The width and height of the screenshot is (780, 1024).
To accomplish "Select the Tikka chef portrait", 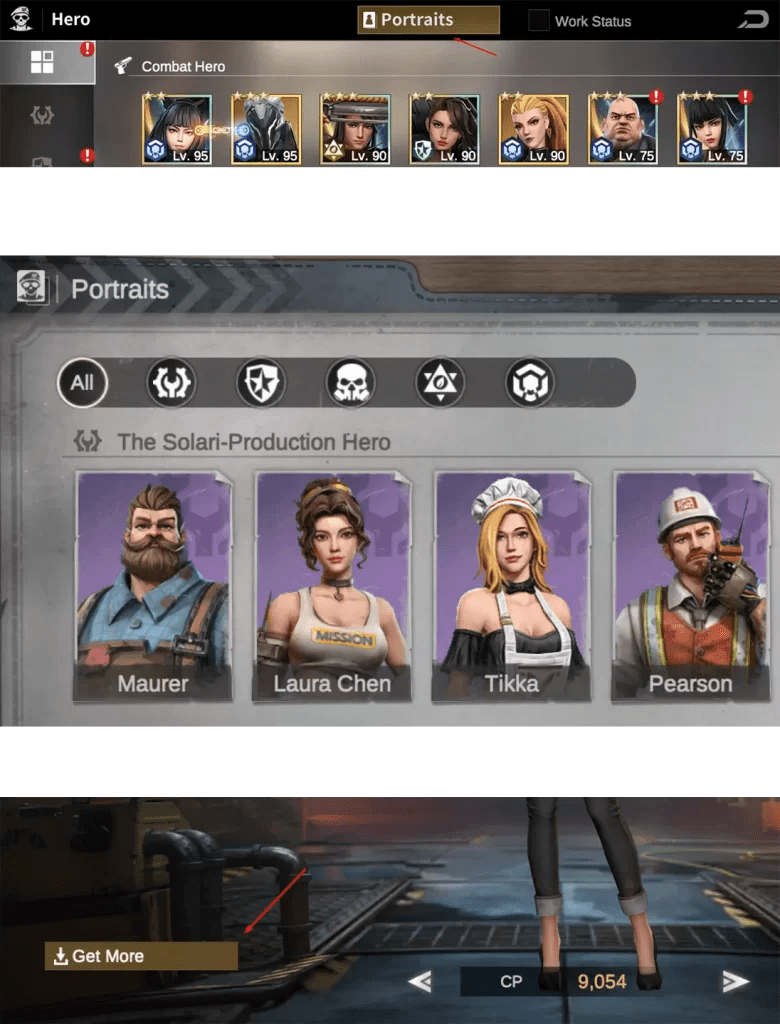I will tap(511, 585).
